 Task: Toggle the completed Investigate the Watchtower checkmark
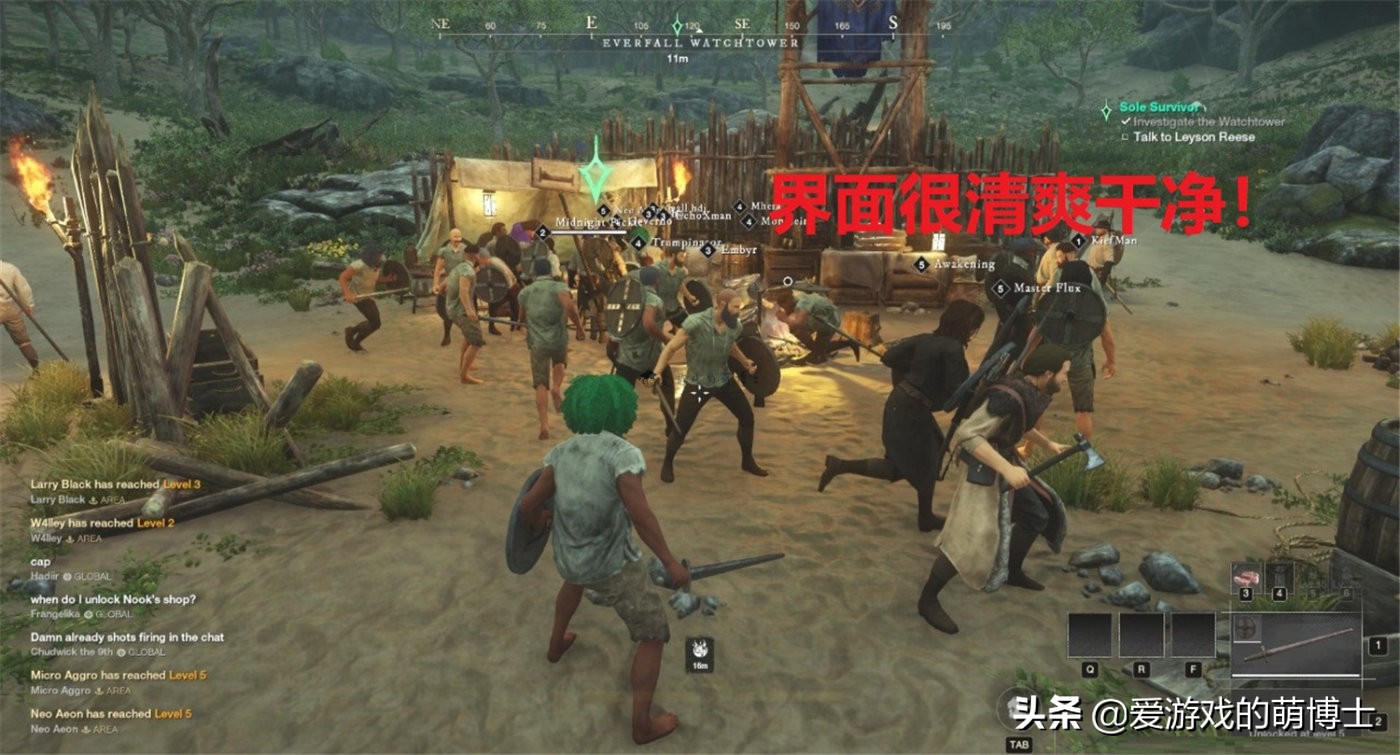(1127, 121)
